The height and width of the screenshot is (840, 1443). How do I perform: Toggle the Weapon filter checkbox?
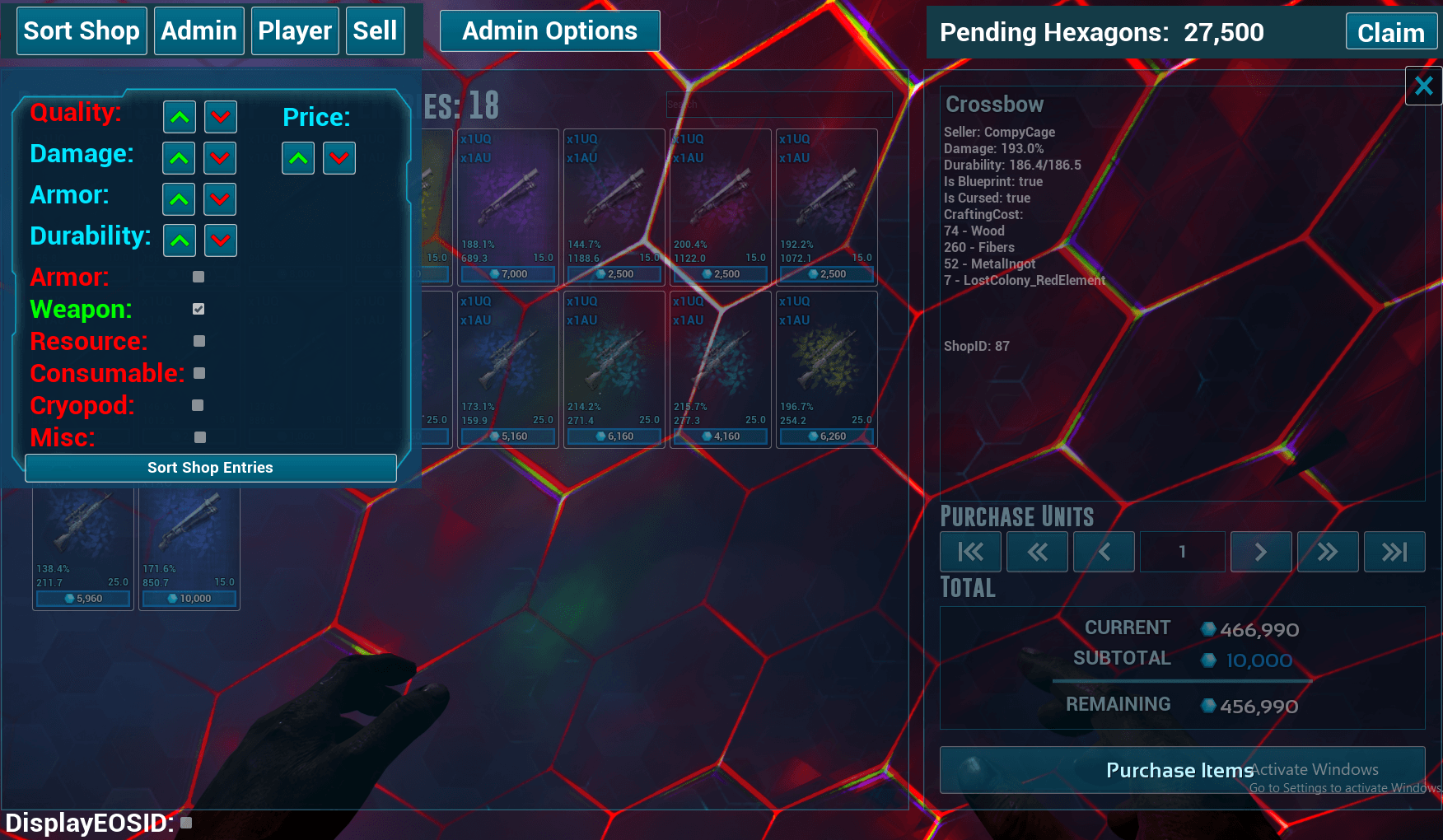(x=198, y=309)
